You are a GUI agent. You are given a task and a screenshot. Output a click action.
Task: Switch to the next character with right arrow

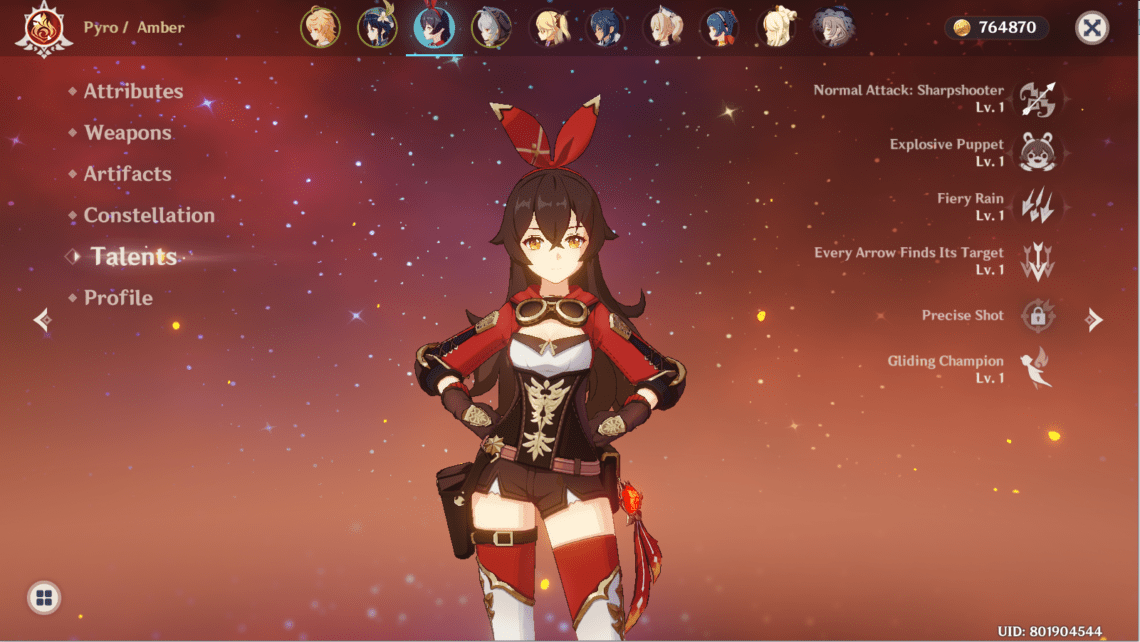coord(1095,320)
